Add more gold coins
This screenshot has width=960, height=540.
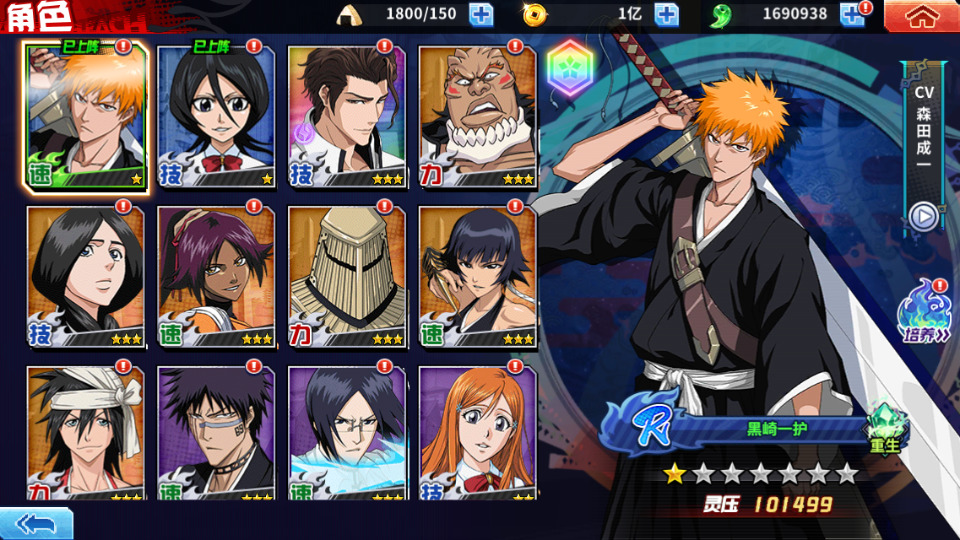pyautogui.click(x=666, y=14)
